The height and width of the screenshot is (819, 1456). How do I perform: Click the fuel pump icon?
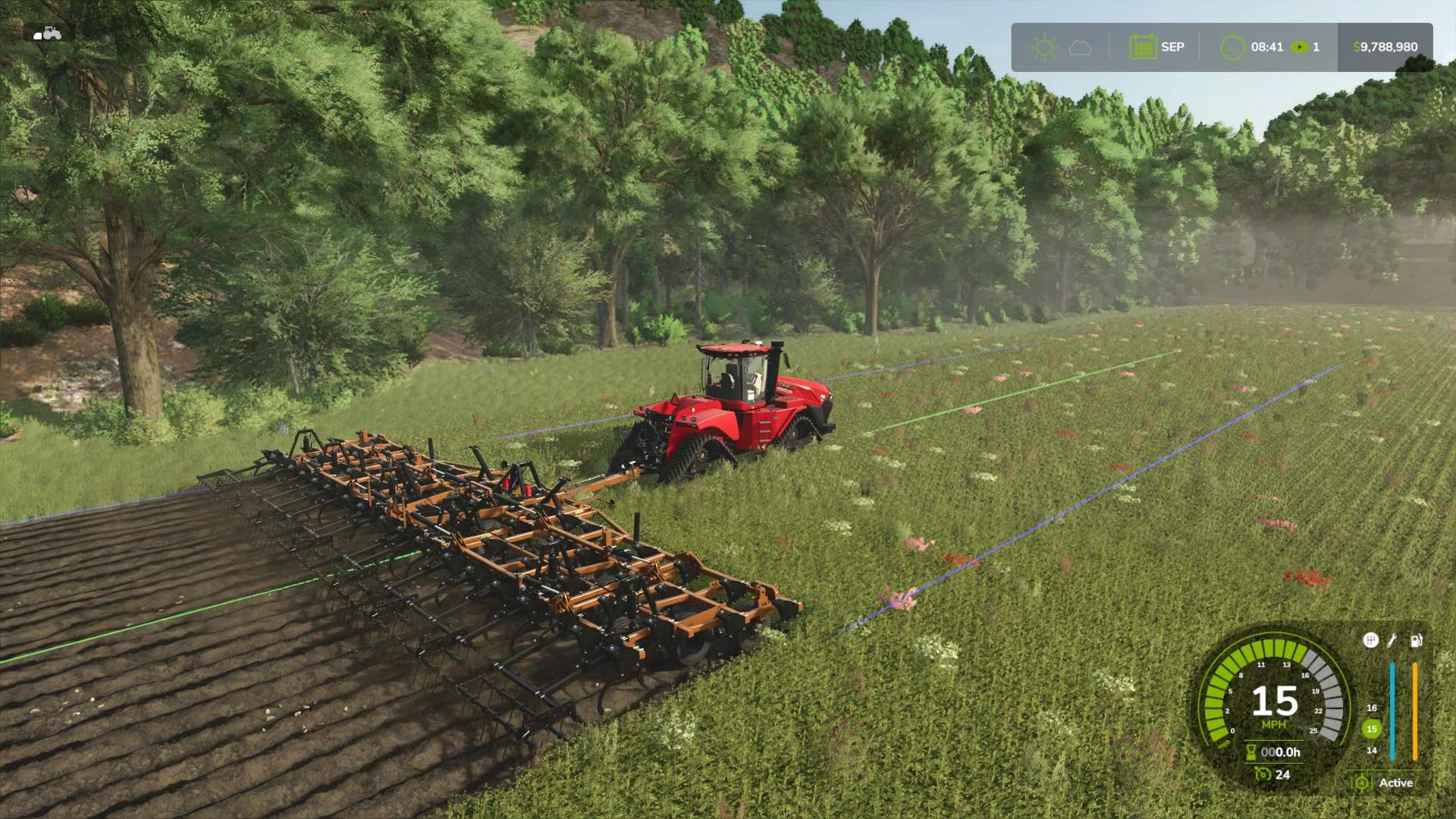1415,641
